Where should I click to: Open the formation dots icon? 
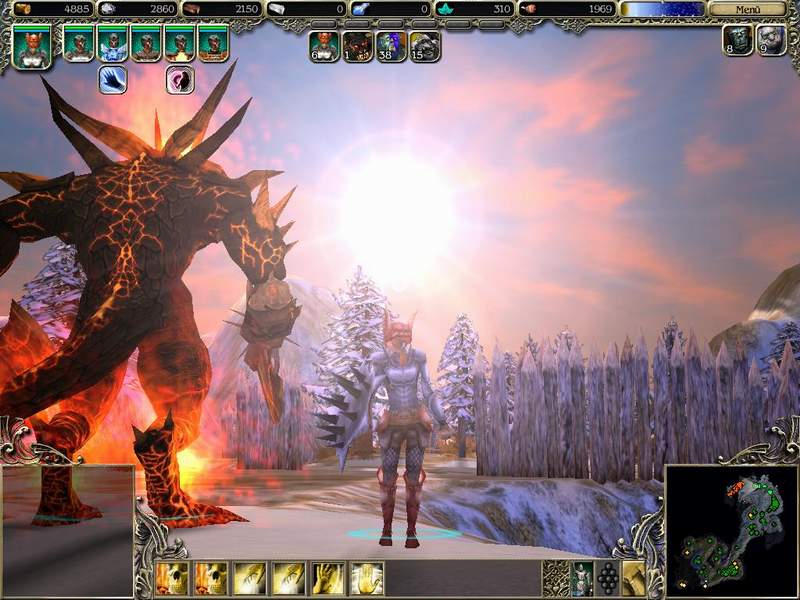point(607,578)
